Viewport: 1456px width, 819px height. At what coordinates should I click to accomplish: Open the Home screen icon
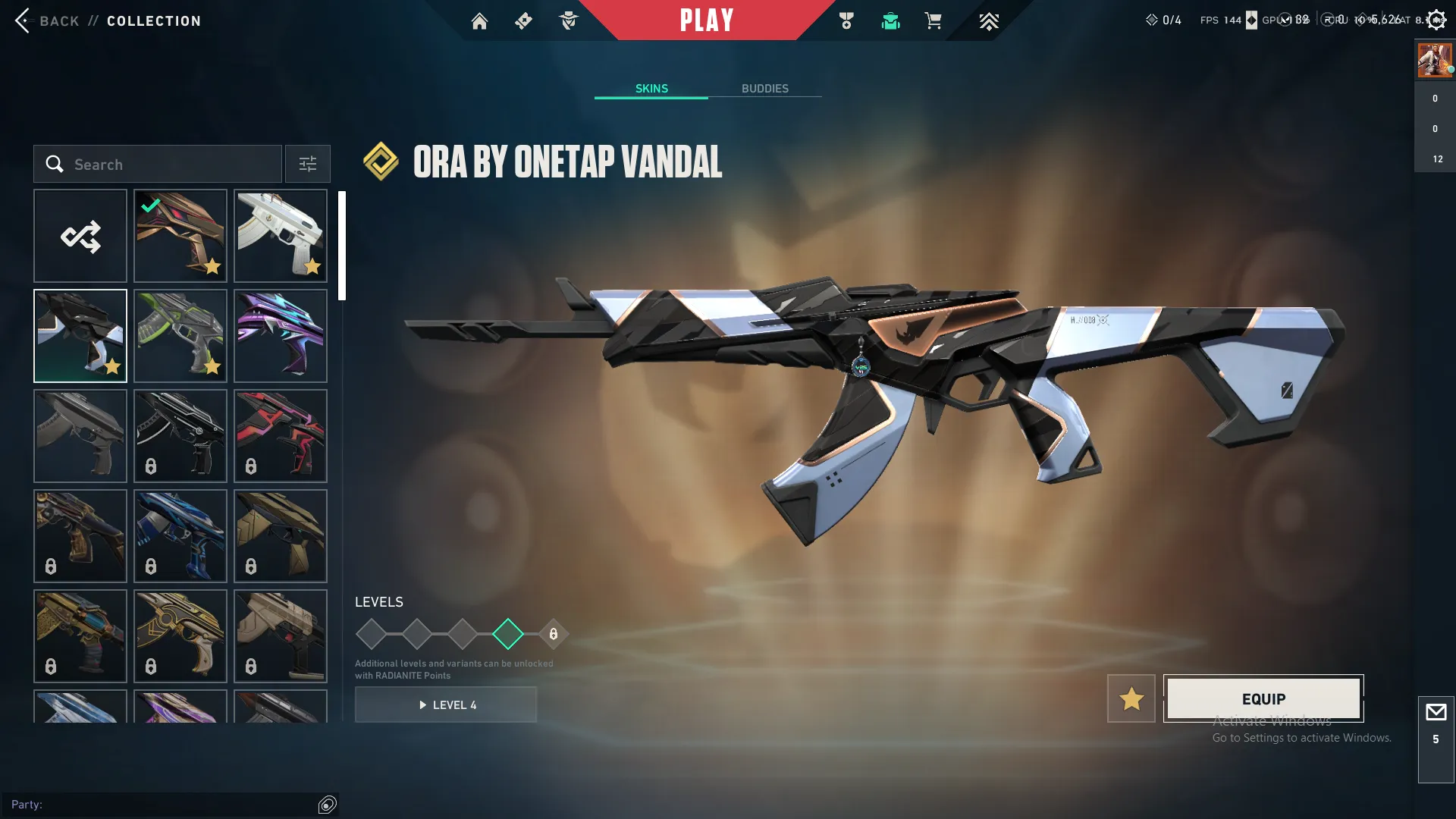click(479, 21)
